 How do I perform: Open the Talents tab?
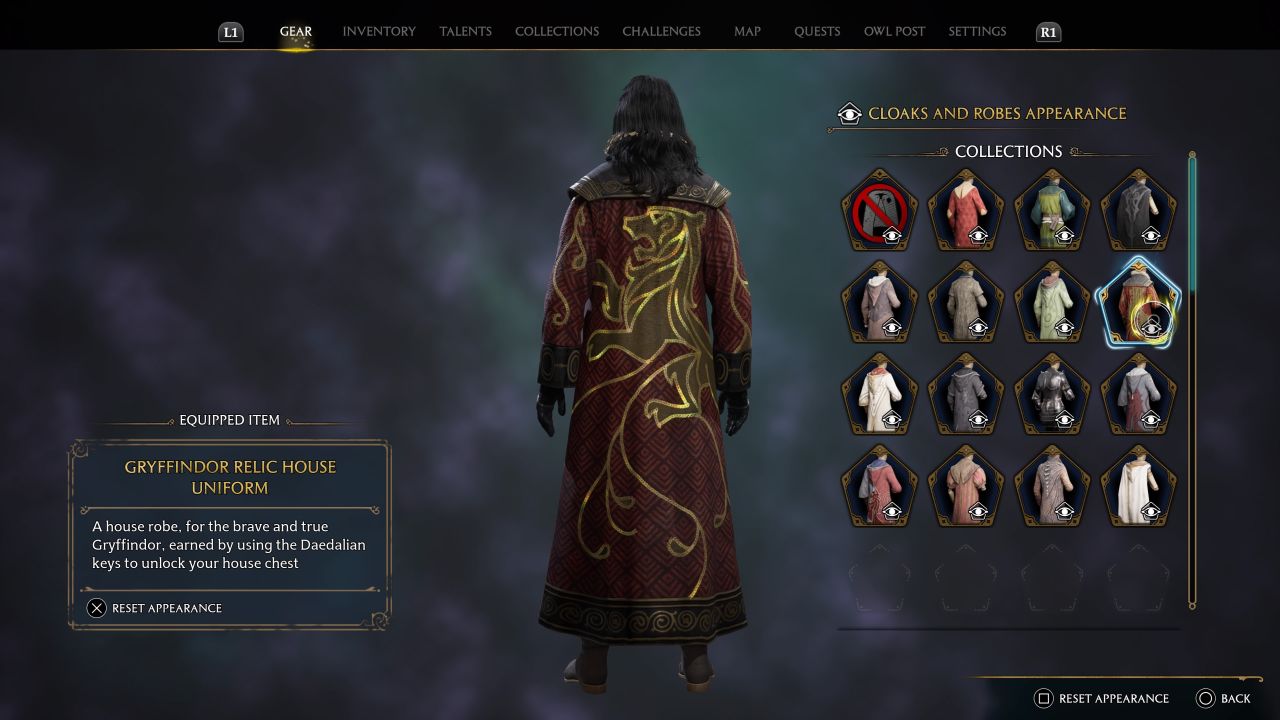click(465, 31)
